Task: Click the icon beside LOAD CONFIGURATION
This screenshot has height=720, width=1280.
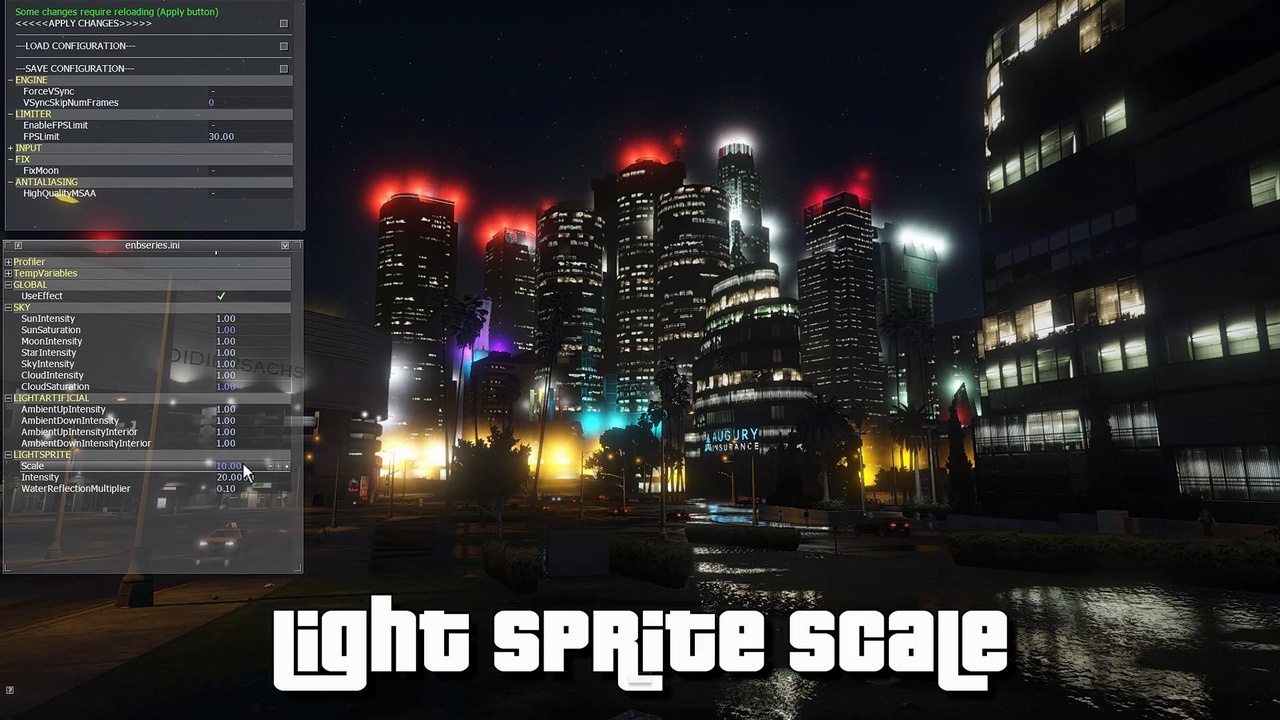Action: click(284, 45)
